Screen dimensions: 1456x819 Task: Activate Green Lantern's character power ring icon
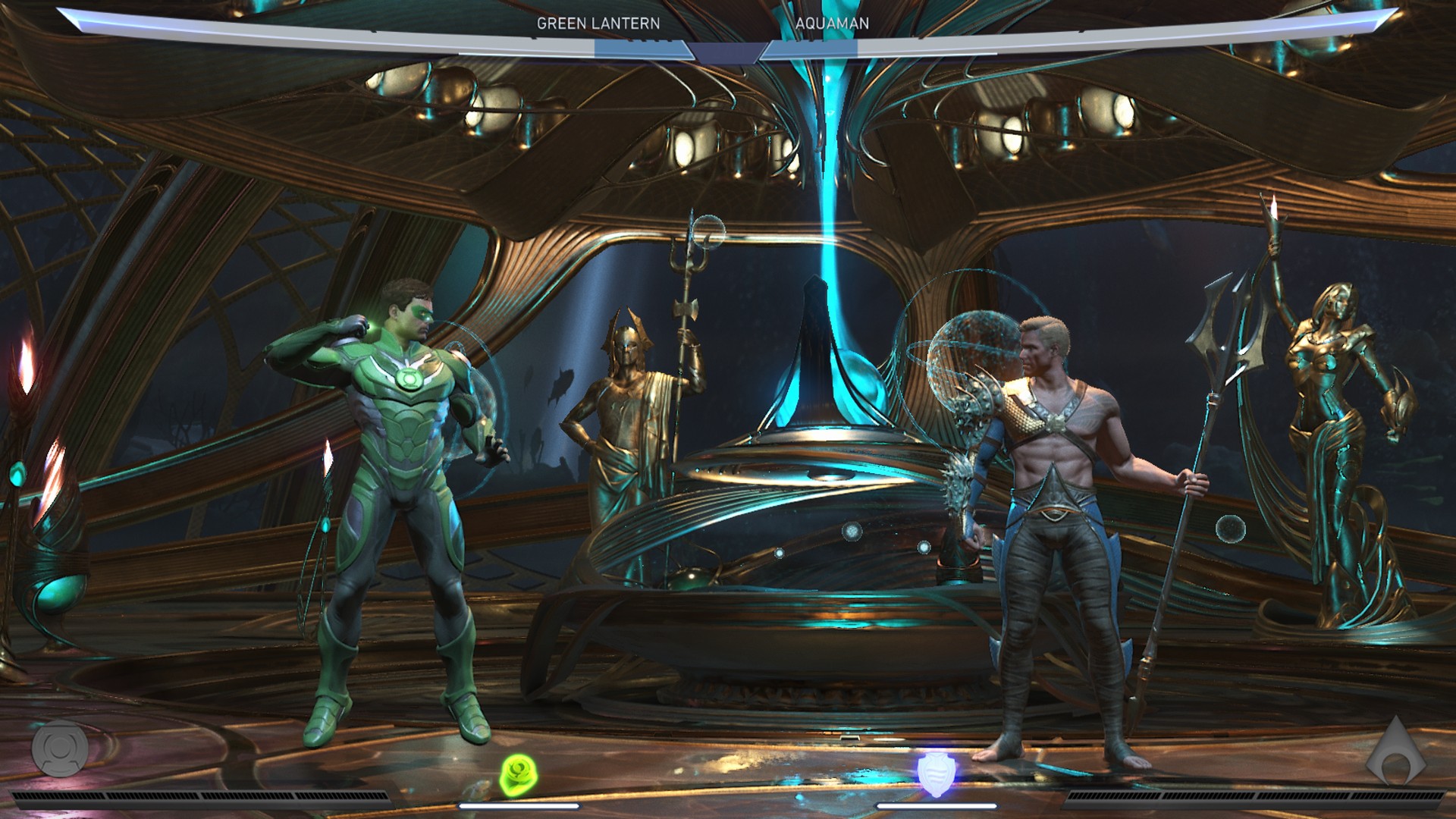pos(60,748)
